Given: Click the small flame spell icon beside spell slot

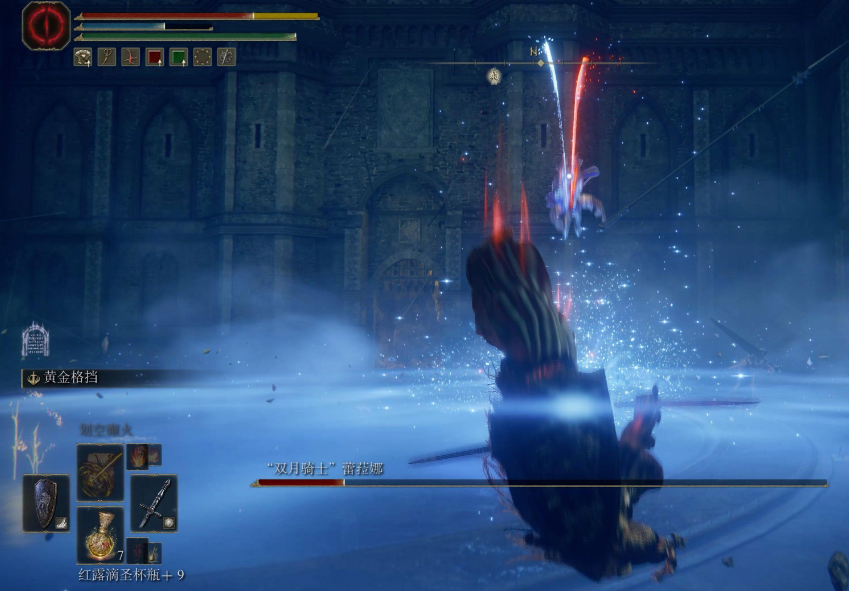Looking at the screenshot, I should coord(138,456).
